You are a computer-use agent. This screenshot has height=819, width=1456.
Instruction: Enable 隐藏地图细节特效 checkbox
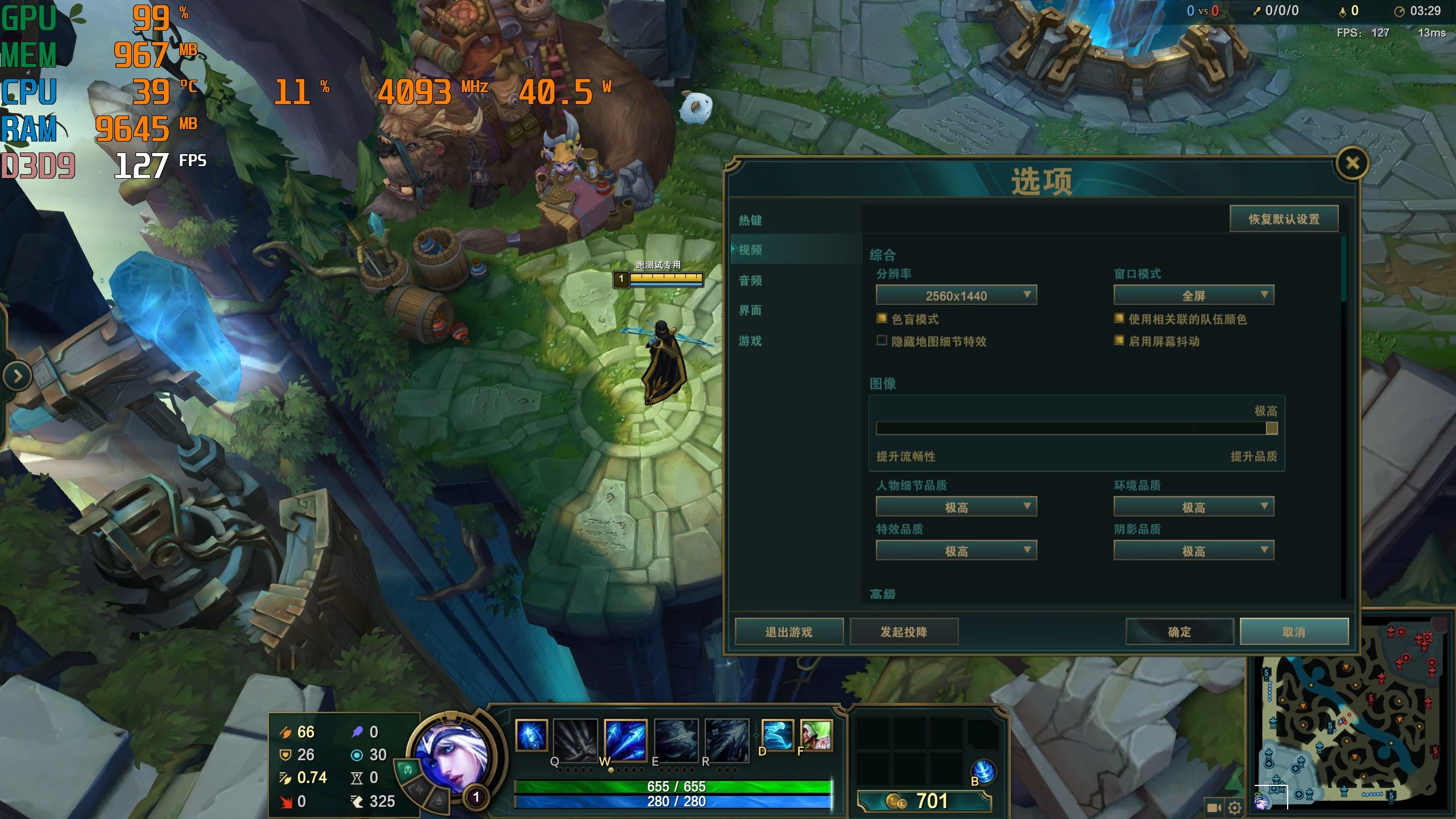tap(882, 341)
